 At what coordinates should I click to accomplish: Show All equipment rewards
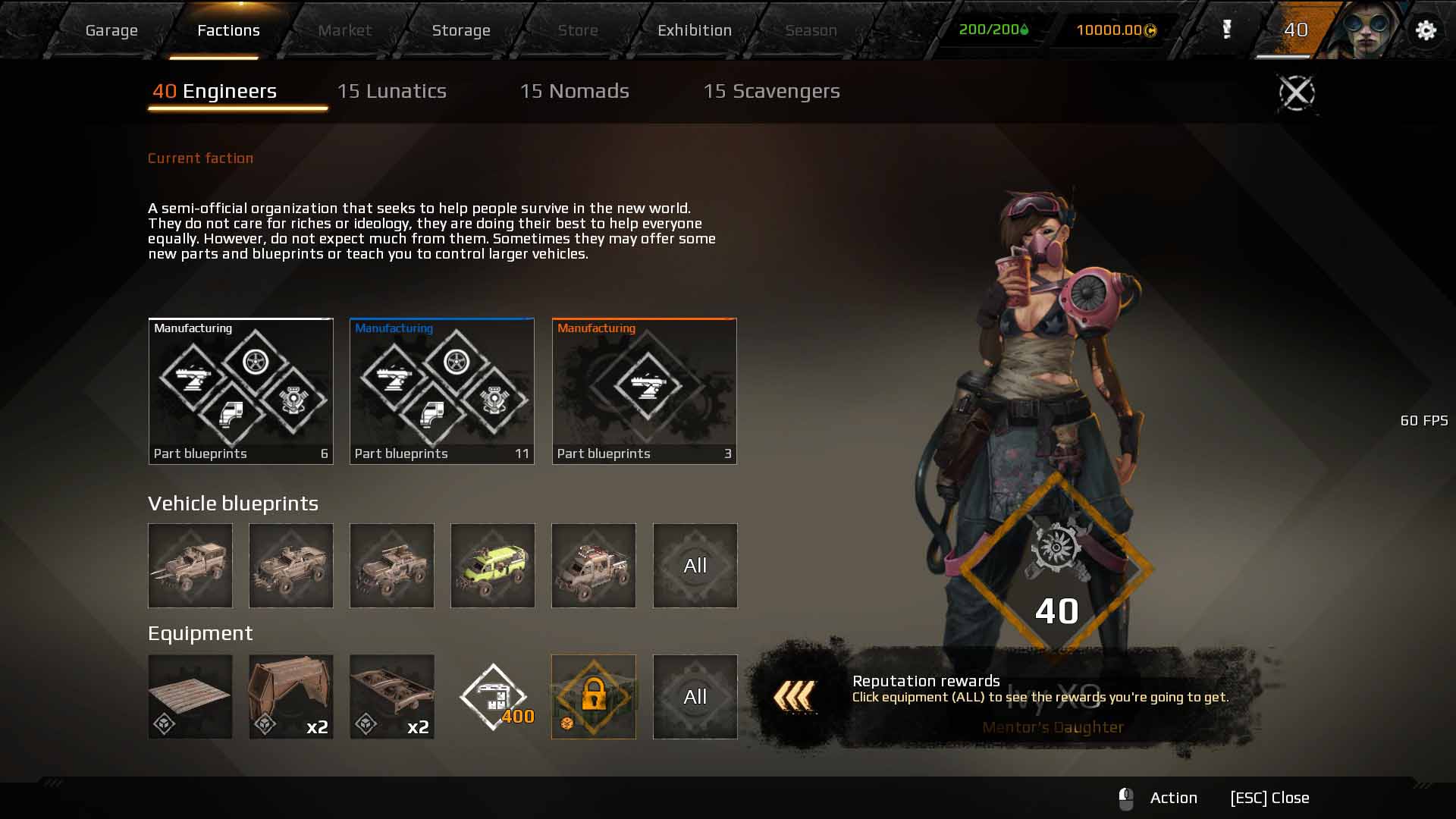[695, 697]
